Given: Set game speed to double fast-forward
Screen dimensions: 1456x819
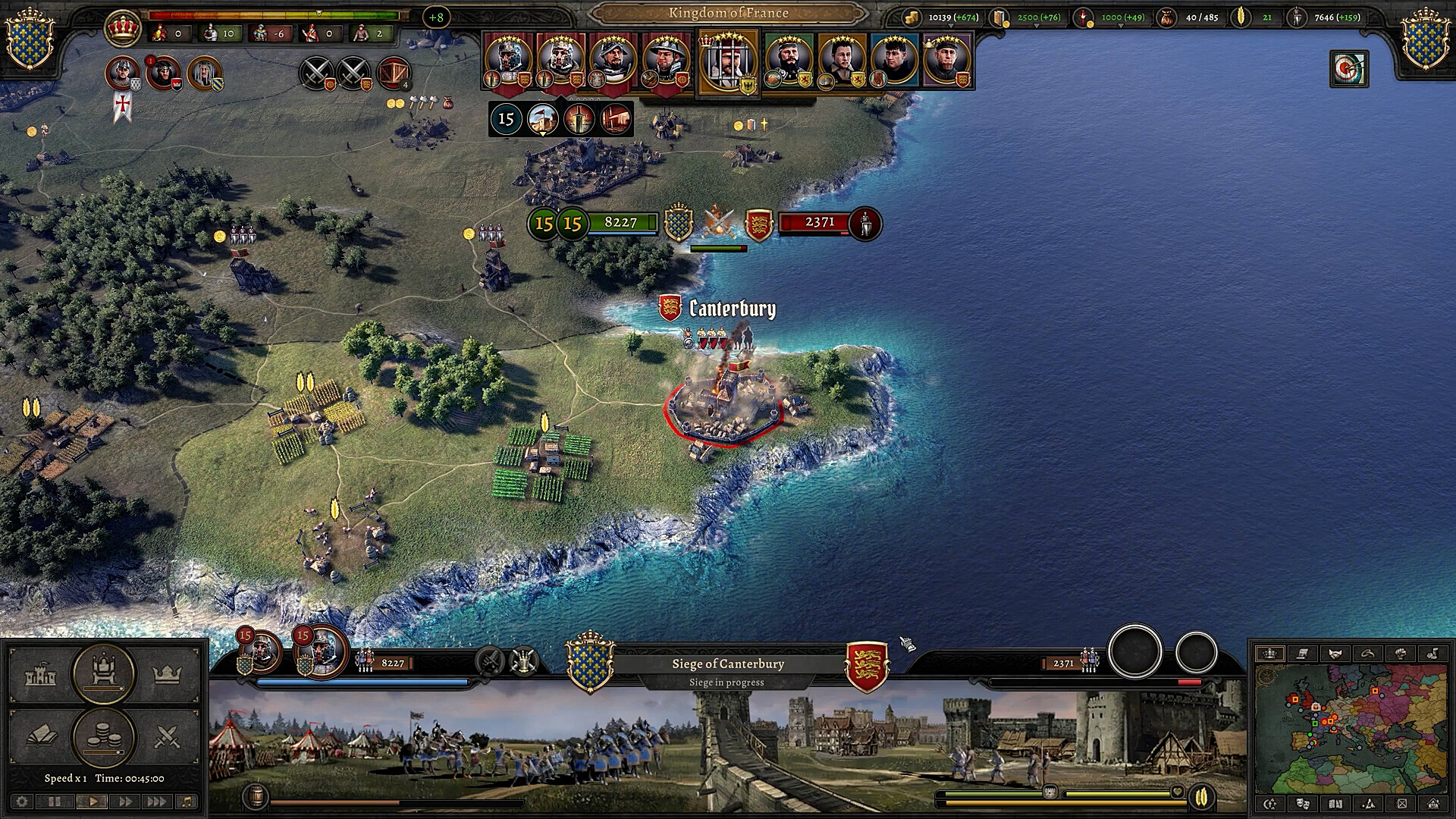Looking at the screenshot, I should pyautogui.click(x=125, y=802).
